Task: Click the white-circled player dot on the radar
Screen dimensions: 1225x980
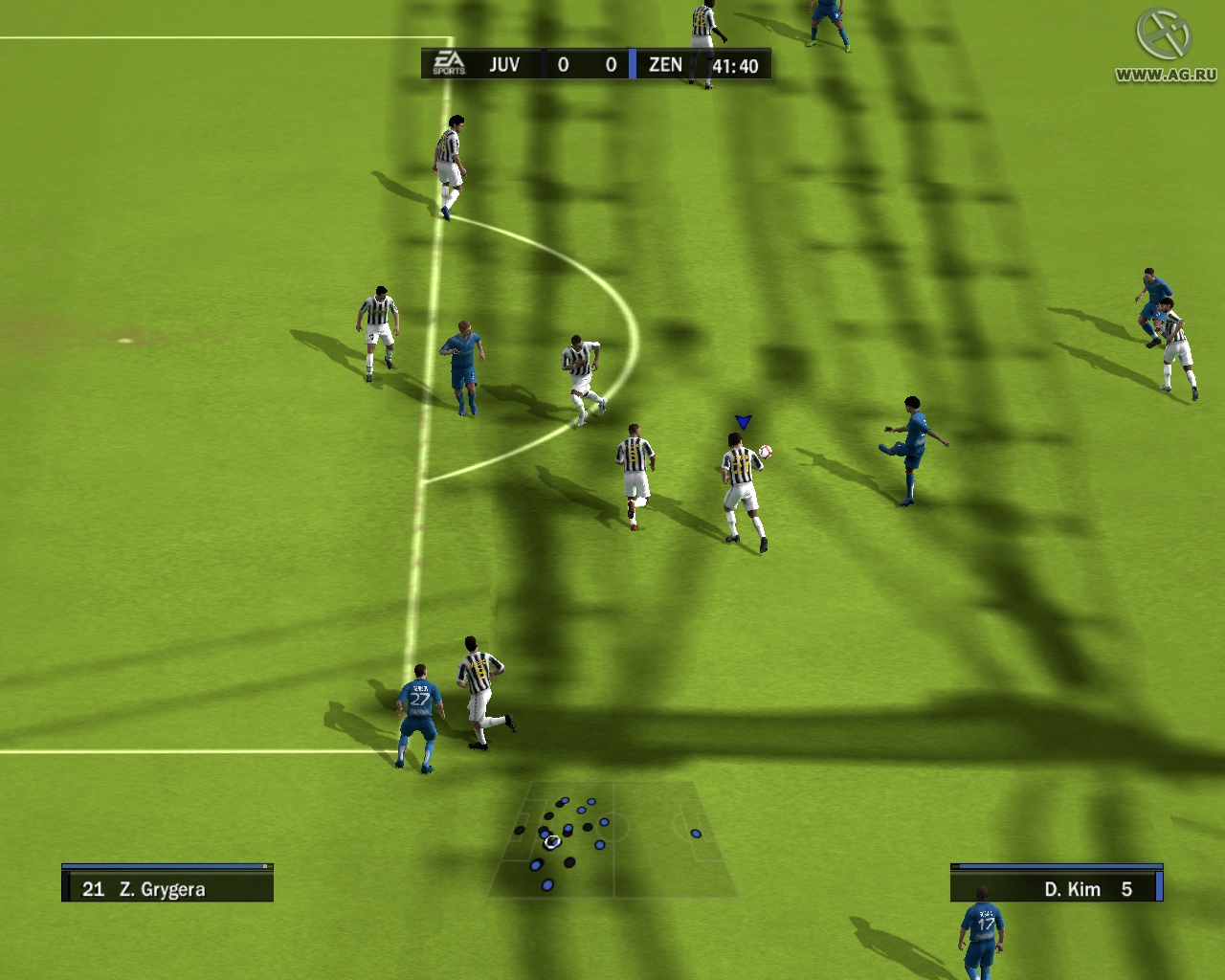Action: click(x=552, y=842)
